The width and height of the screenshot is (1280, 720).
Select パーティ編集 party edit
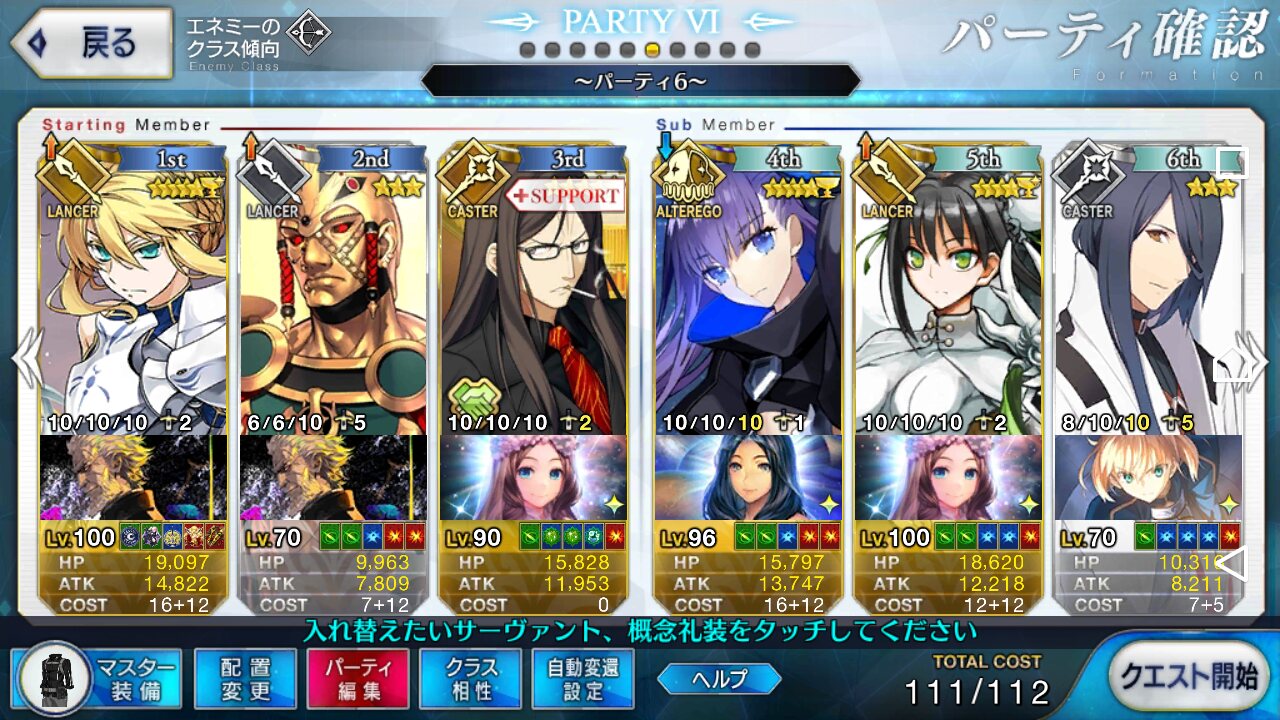[x=358, y=677]
